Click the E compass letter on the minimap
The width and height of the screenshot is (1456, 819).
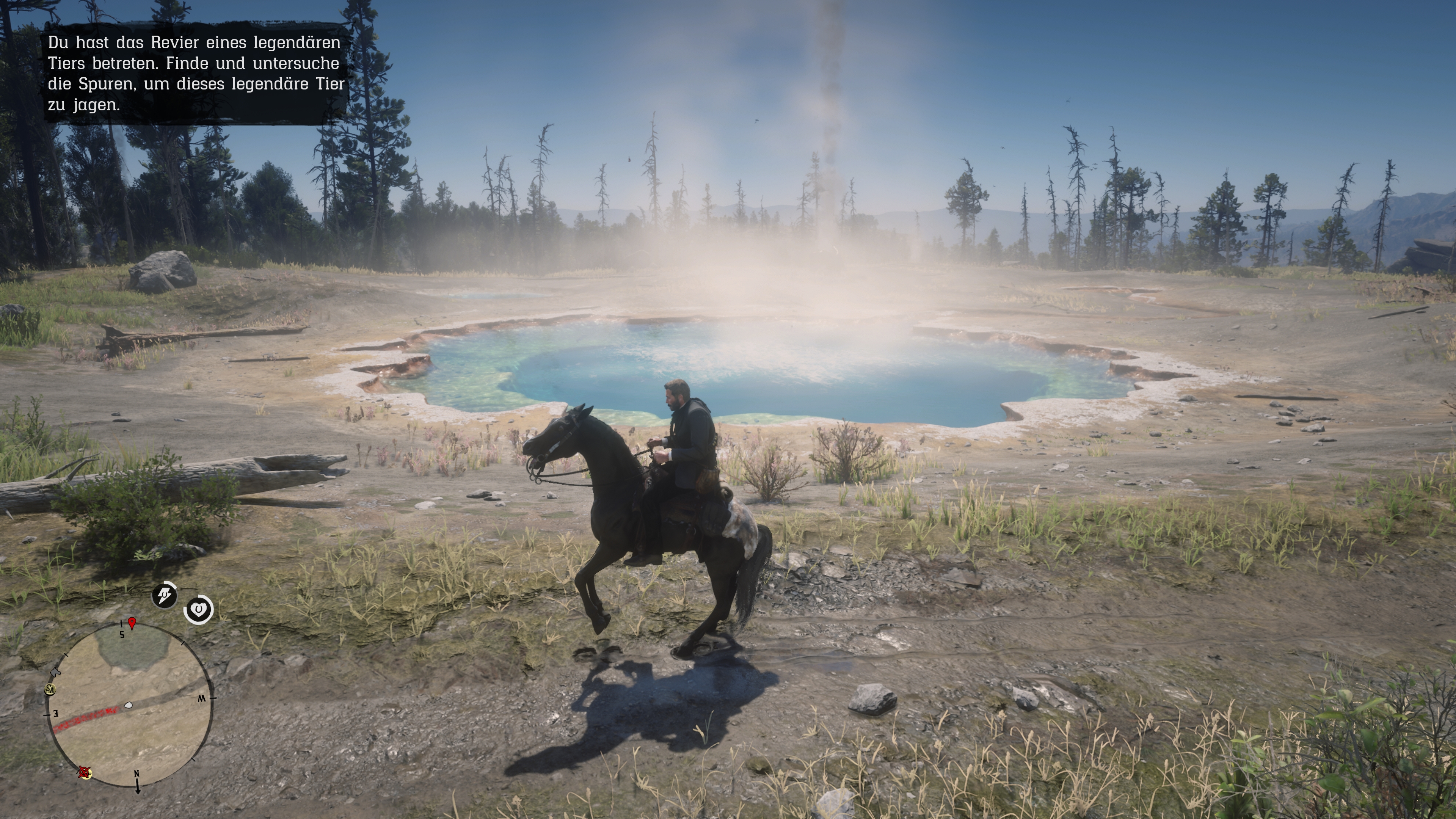coord(56,714)
